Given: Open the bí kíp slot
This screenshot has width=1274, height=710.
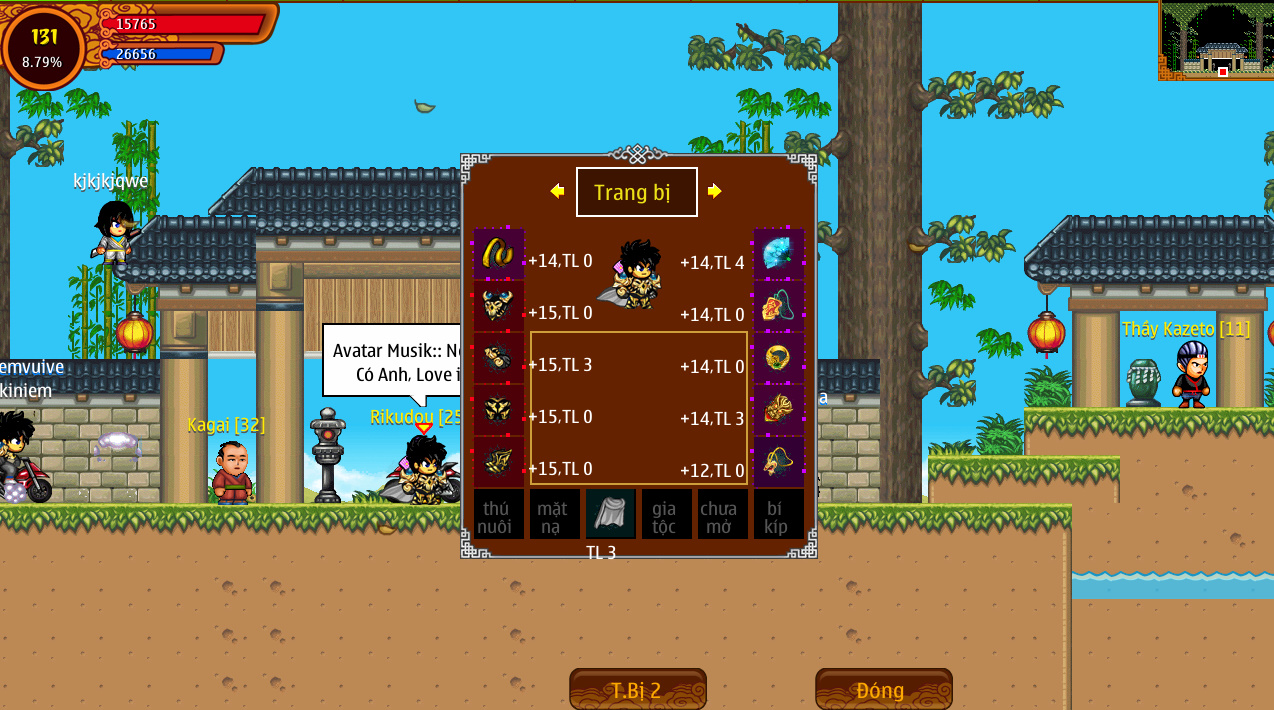Looking at the screenshot, I should tap(778, 514).
